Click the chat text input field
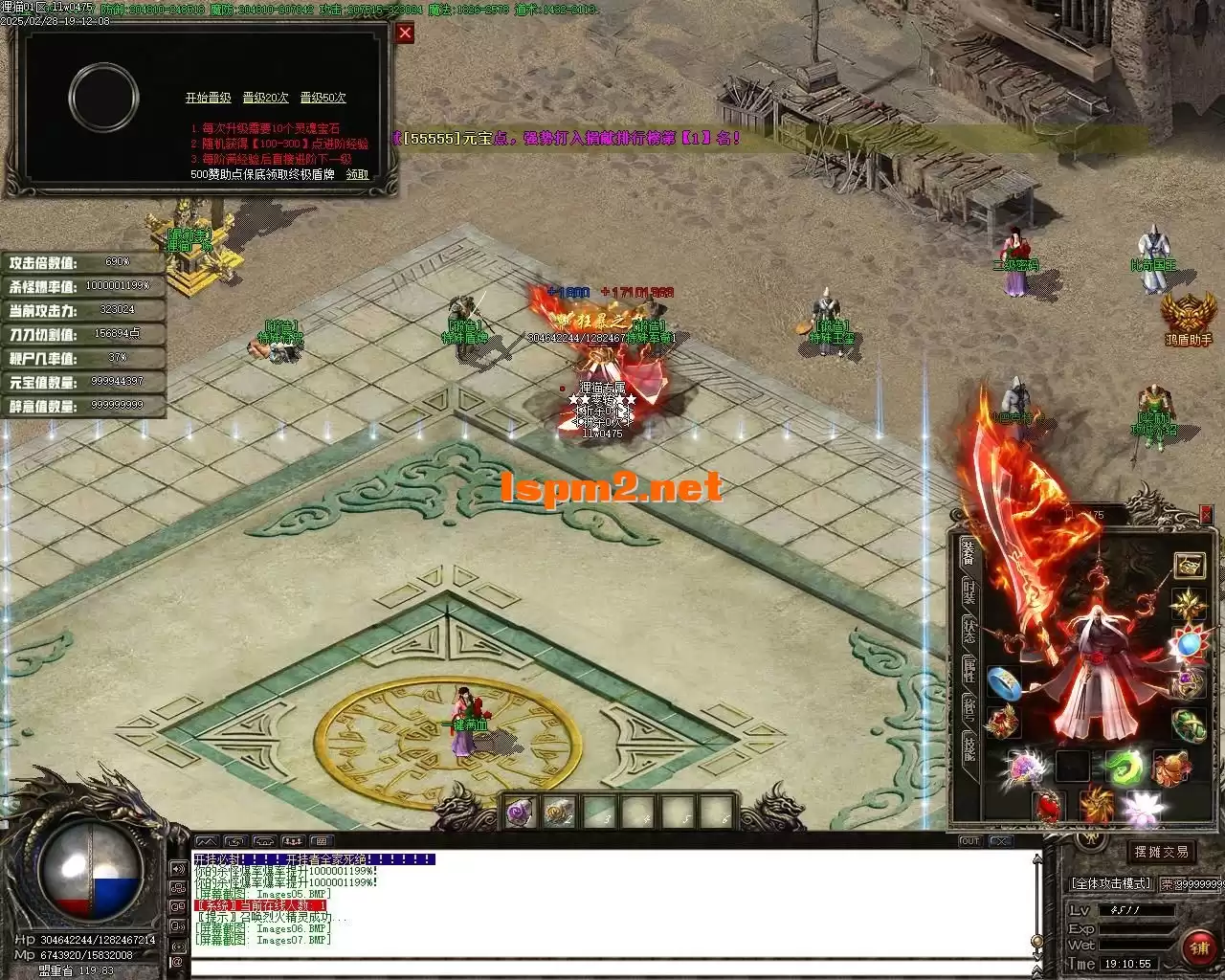Image resolution: width=1225 pixels, height=980 pixels. pos(612,965)
